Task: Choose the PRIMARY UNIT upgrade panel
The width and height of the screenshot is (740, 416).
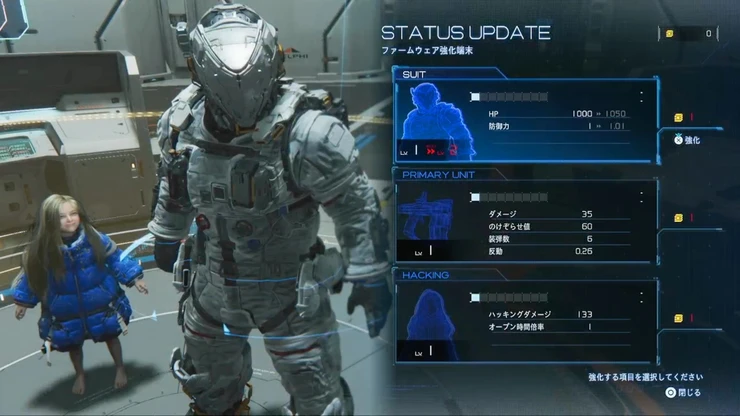Action: coord(526,220)
